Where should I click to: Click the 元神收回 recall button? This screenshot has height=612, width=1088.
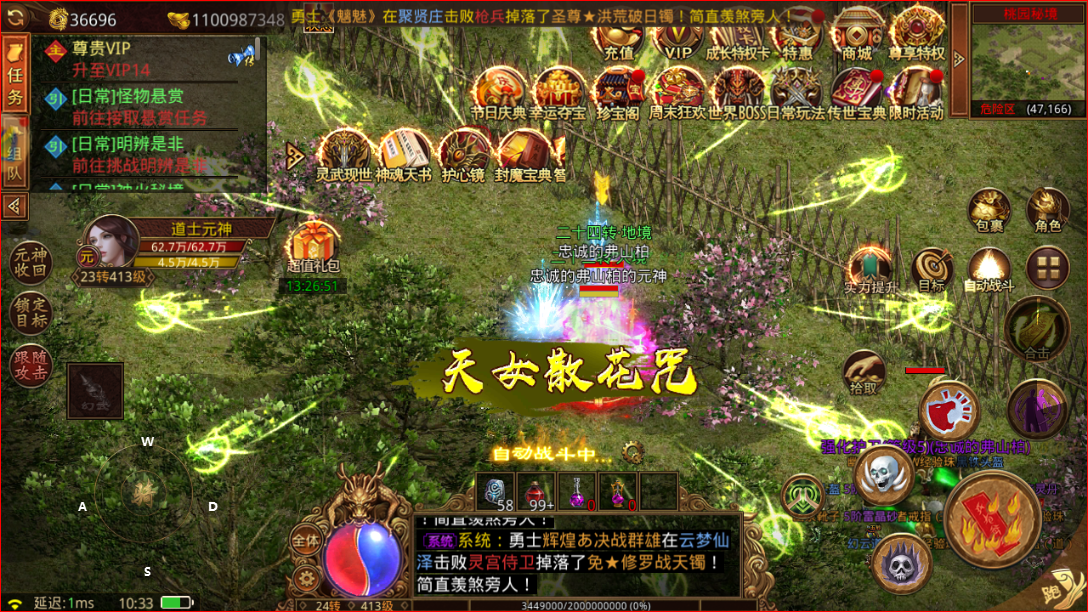28,262
